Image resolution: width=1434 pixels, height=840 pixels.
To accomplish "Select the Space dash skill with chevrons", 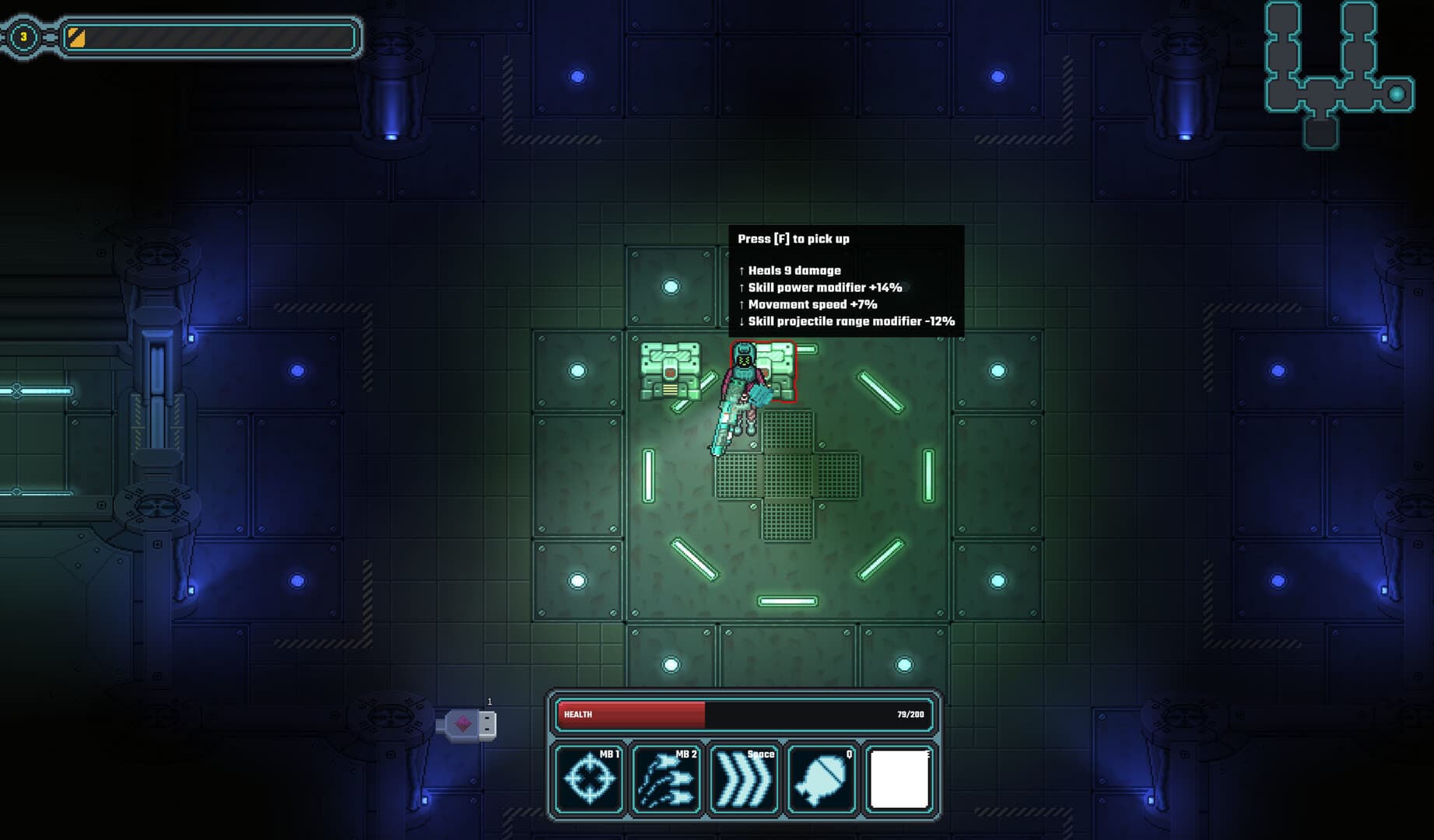I will [745, 779].
